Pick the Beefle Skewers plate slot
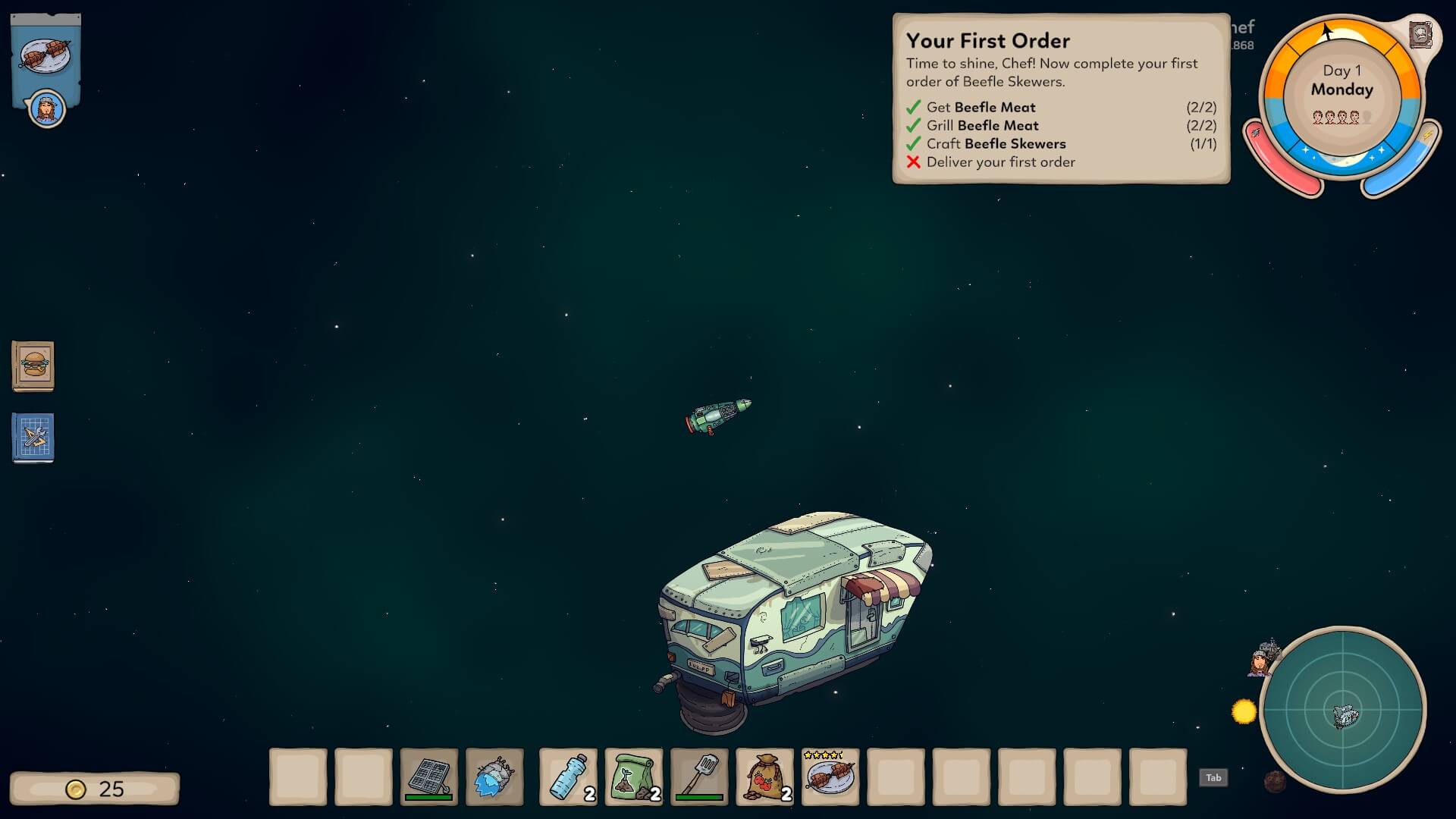 pyautogui.click(x=830, y=777)
